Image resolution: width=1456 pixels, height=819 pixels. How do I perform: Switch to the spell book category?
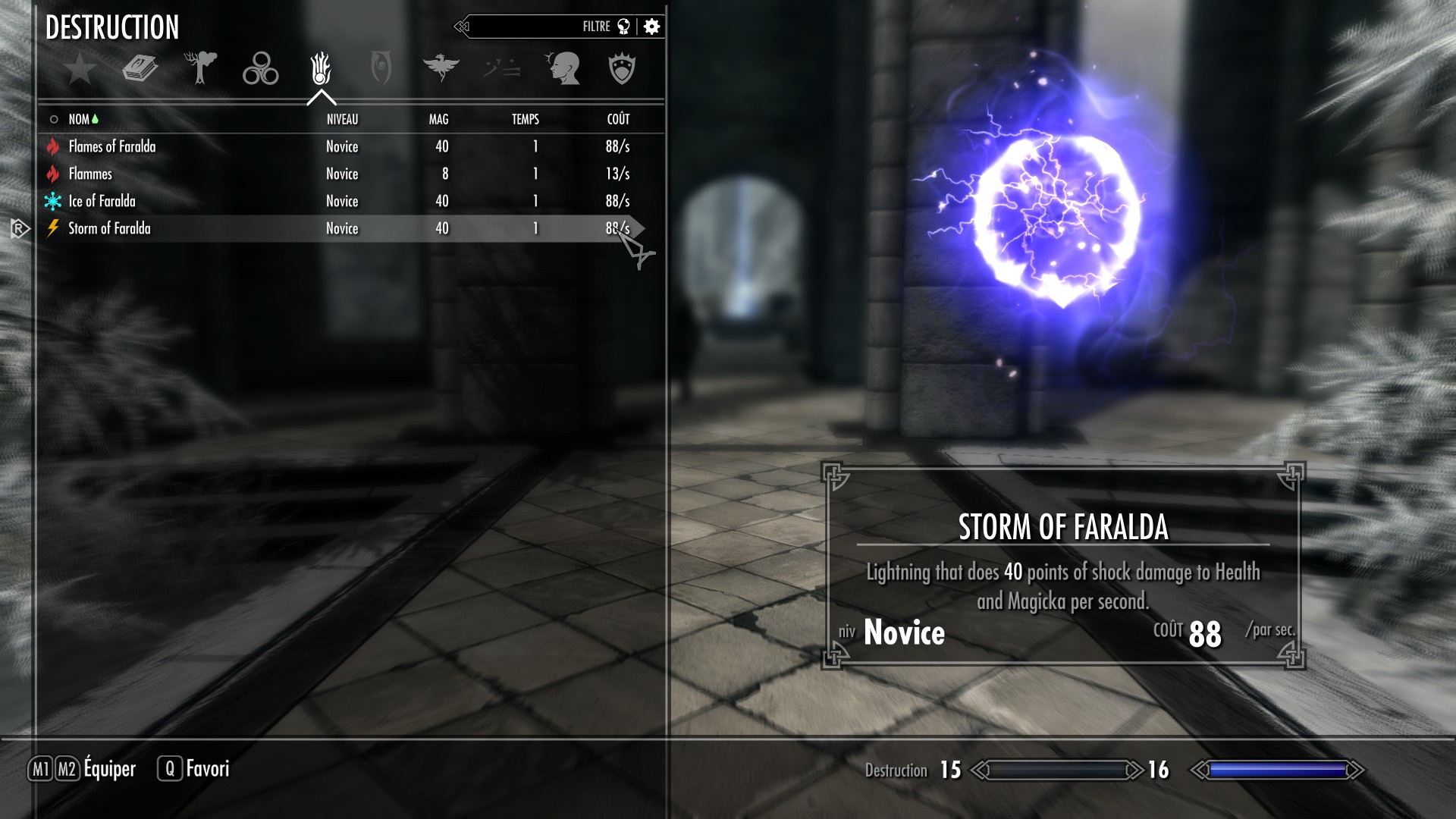click(x=140, y=69)
